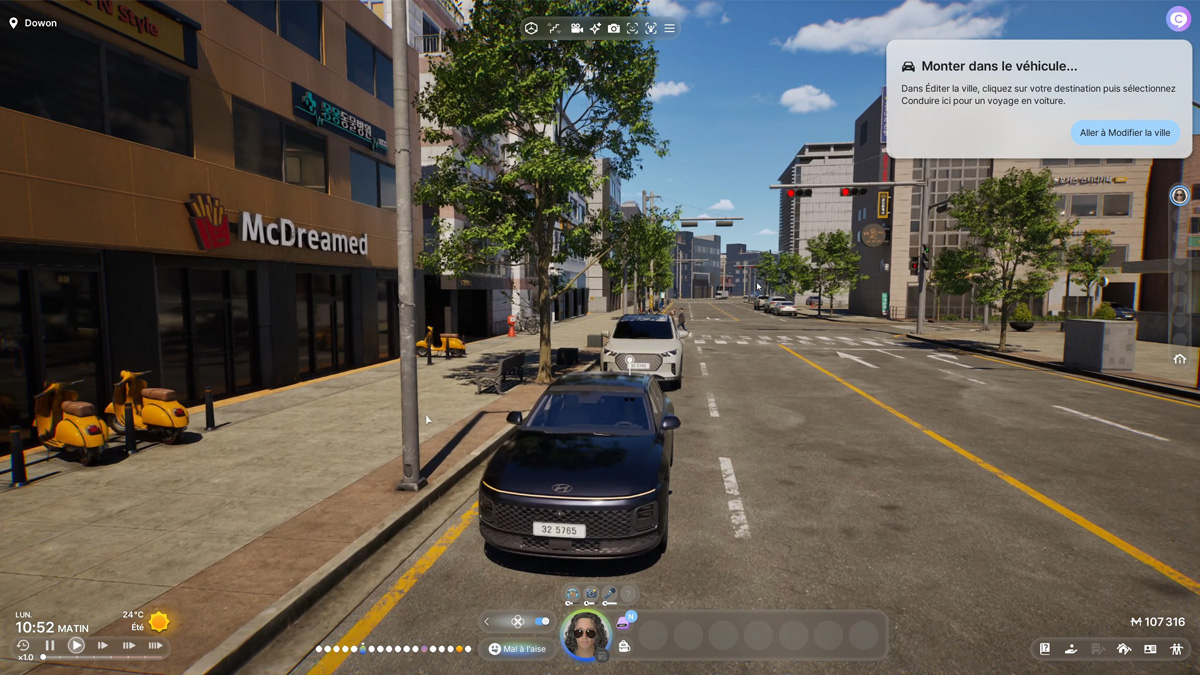Viewport: 1200px width, 675px height.
Task: Select the video camera icon in toolbar
Action: [576, 29]
